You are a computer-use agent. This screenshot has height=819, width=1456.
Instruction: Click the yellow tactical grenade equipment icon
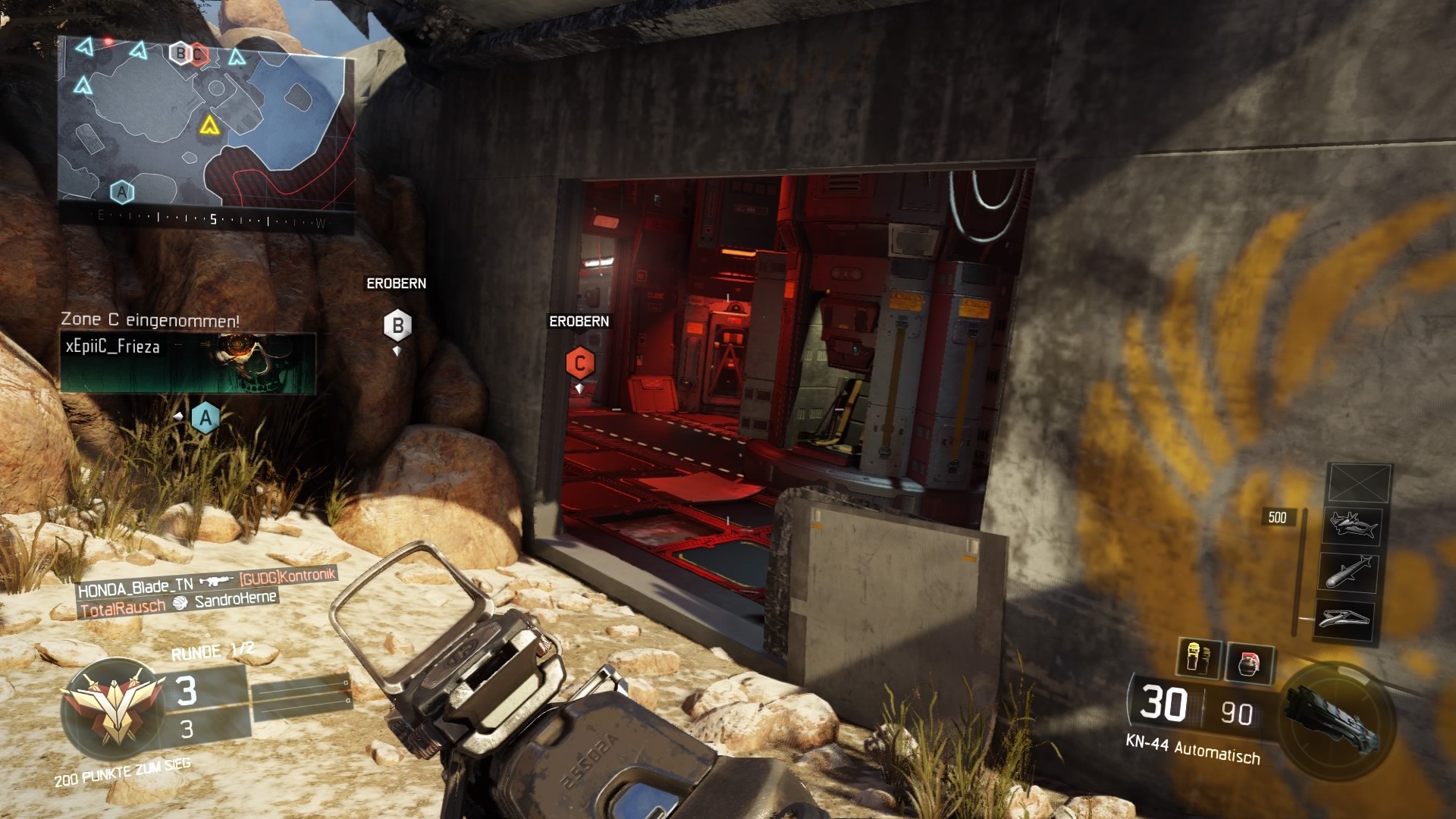[x=1194, y=660]
